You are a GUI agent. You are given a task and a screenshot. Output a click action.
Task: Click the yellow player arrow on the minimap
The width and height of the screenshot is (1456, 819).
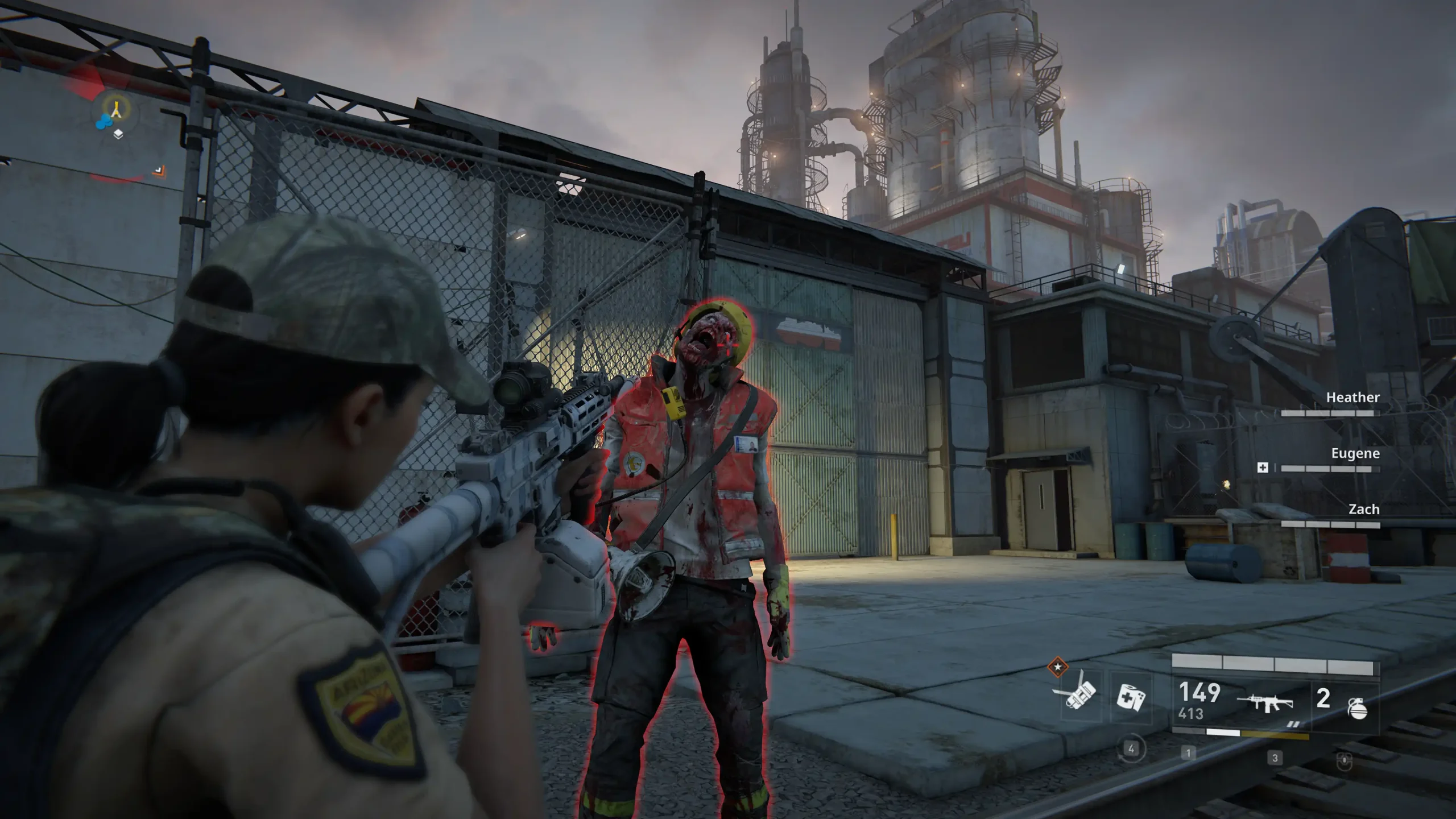click(x=117, y=109)
